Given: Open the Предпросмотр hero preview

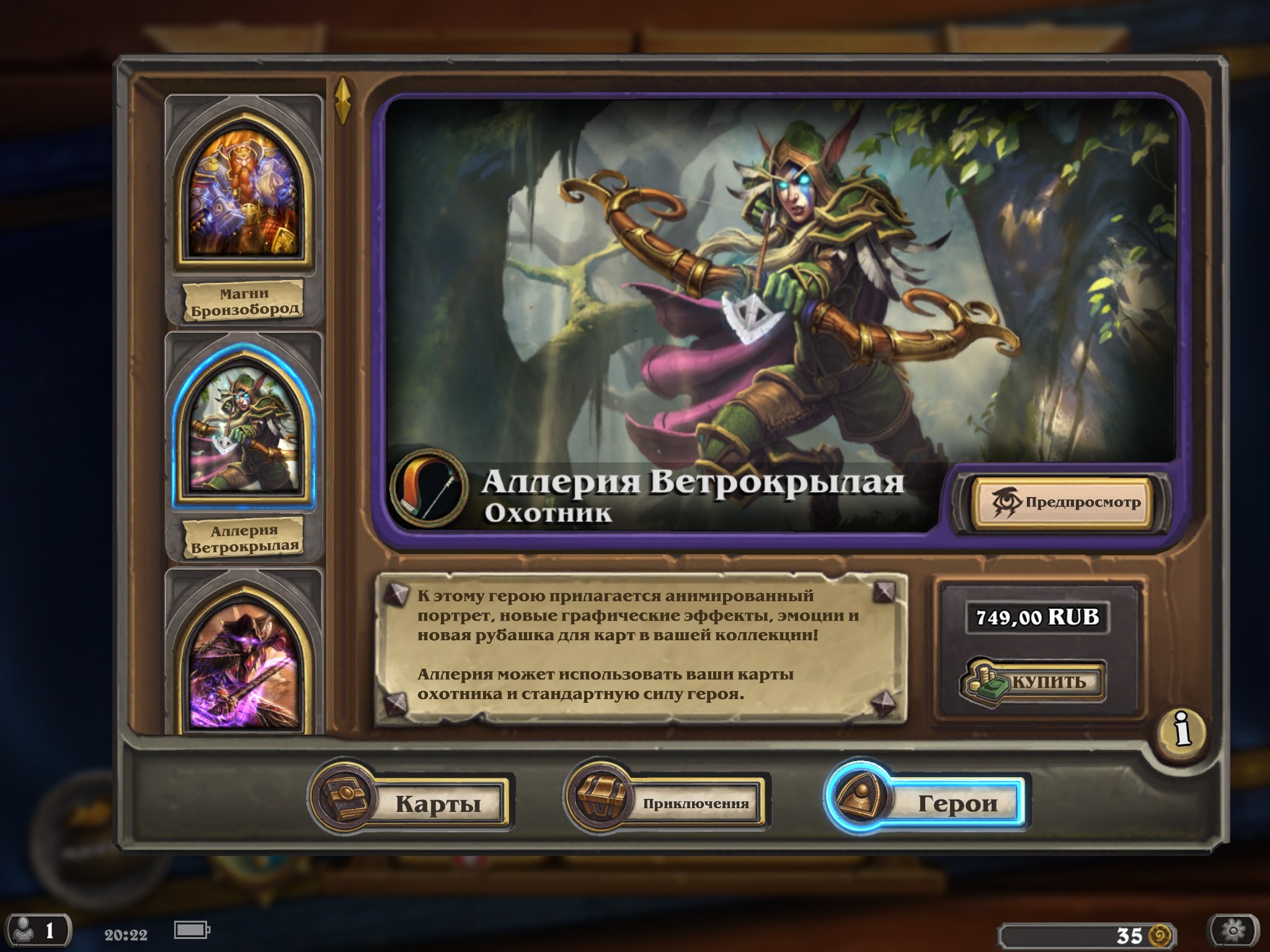Looking at the screenshot, I should pyautogui.click(x=1063, y=503).
